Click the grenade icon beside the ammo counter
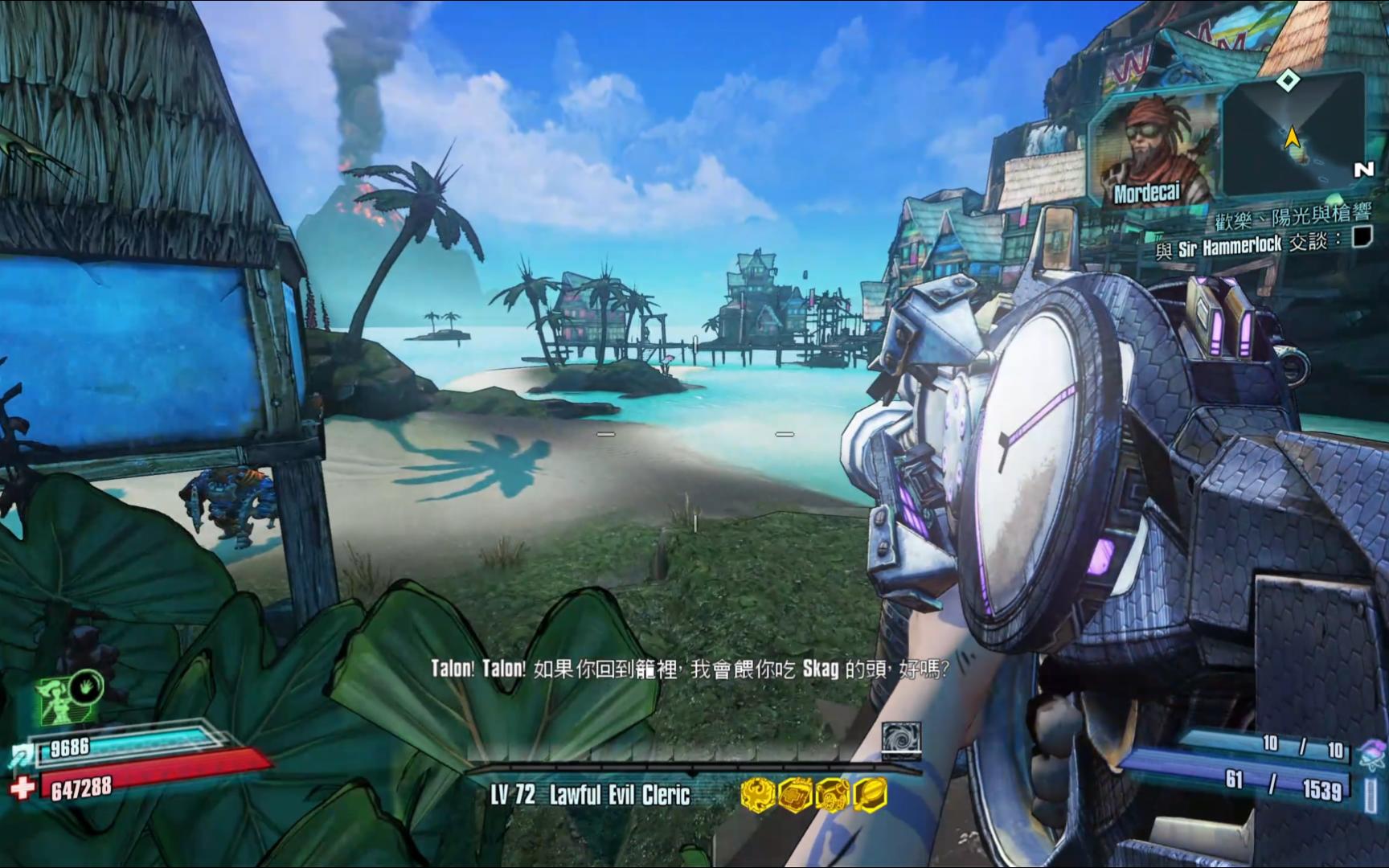Image resolution: width=1389 pixels, height=868 pixels. pyautogui.click(x=1371, y=754)
